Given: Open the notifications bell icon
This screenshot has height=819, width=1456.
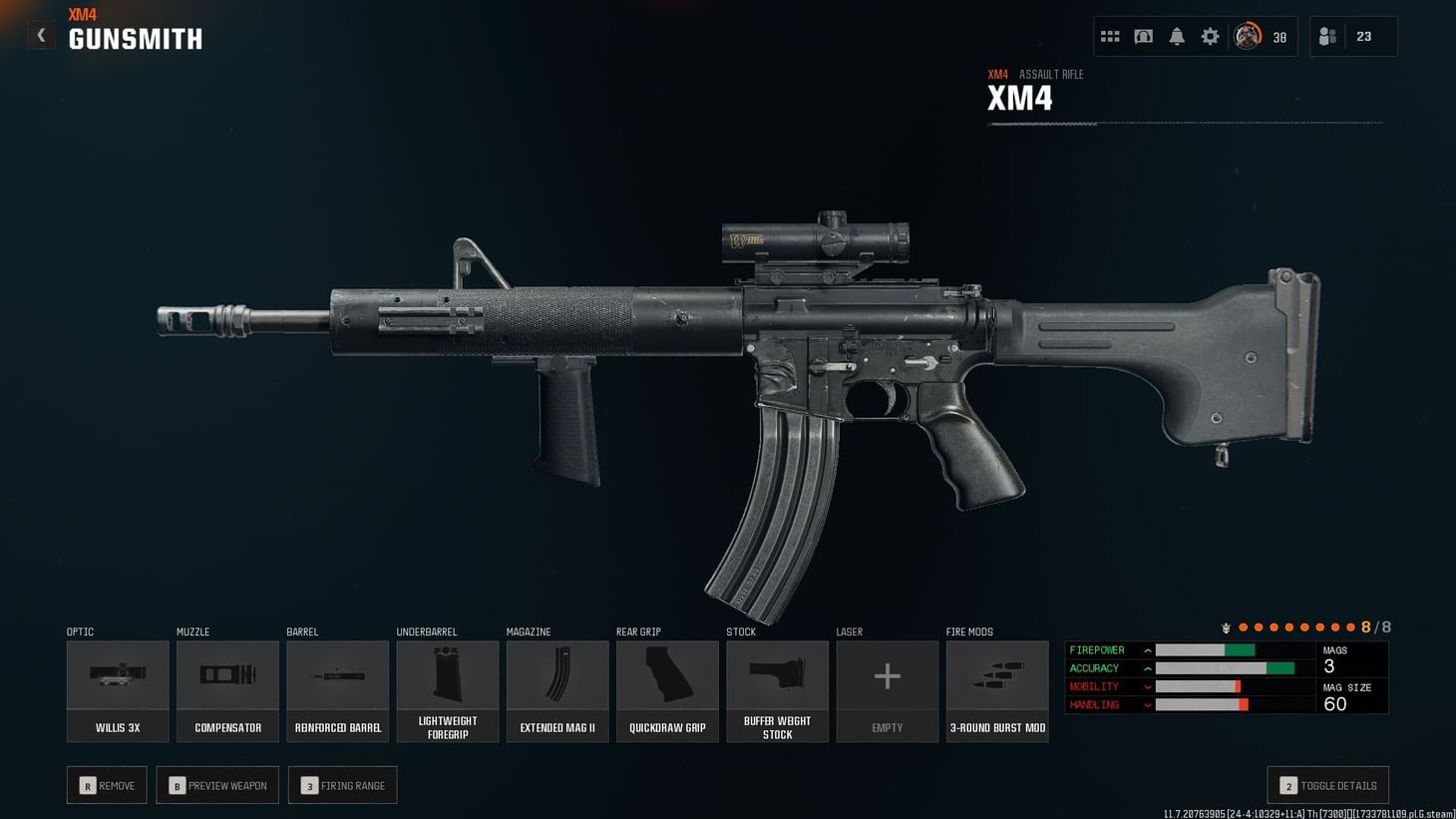Looking at the screenshot, I should point(1177,36).
